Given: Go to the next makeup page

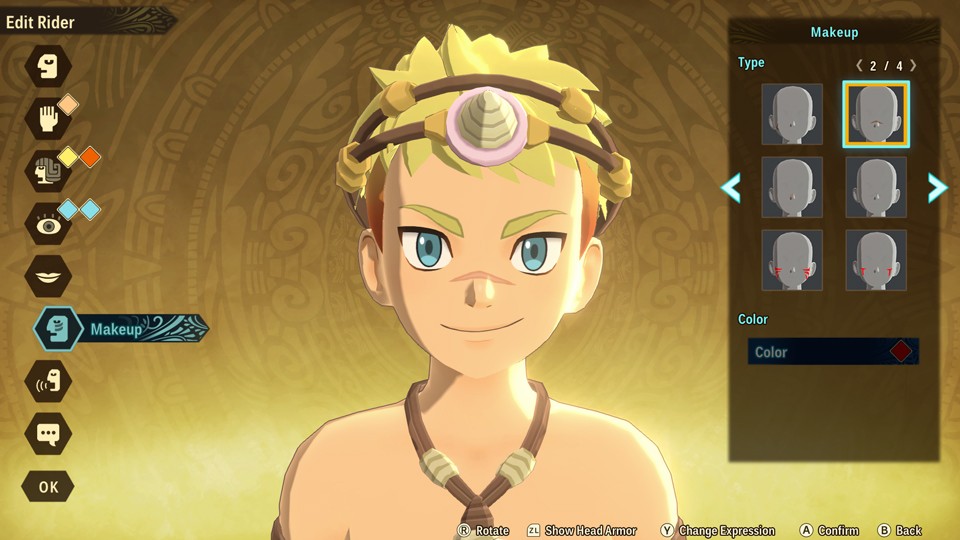Looking at the screenshot, I should 937,187.
